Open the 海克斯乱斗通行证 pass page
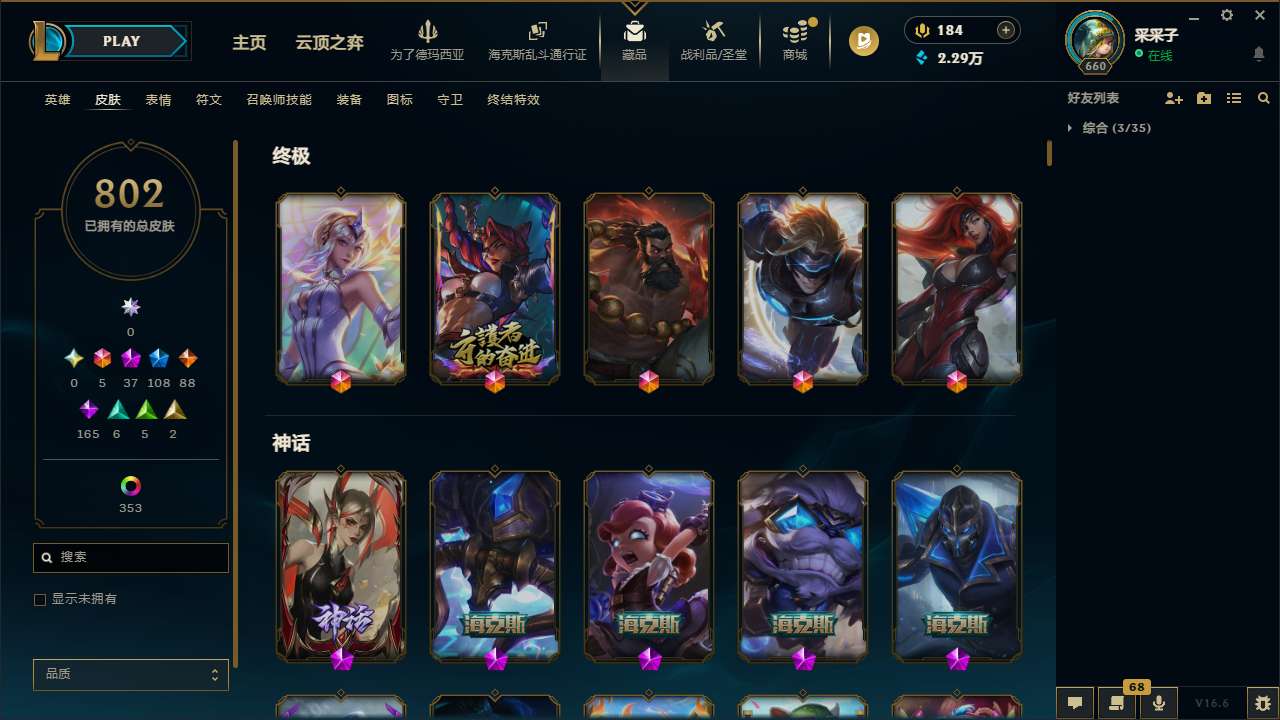Screen dimensions: 1280x720 [x=536, y=41]
